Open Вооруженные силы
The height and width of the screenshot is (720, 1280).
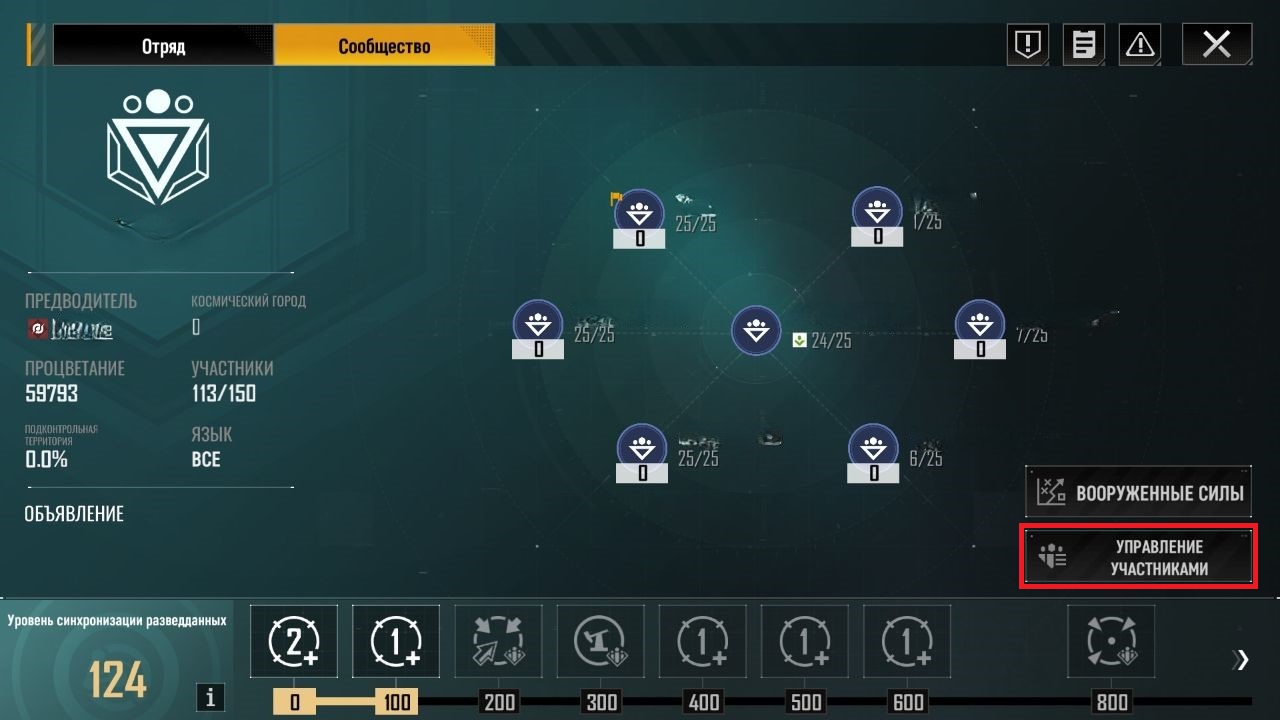[x=1138, y=492]
